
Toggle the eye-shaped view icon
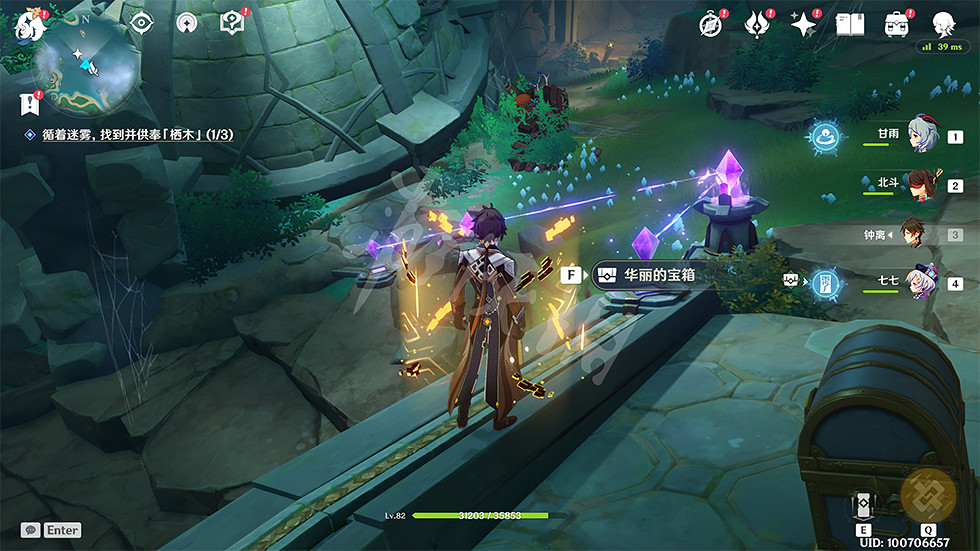[141, 22]
